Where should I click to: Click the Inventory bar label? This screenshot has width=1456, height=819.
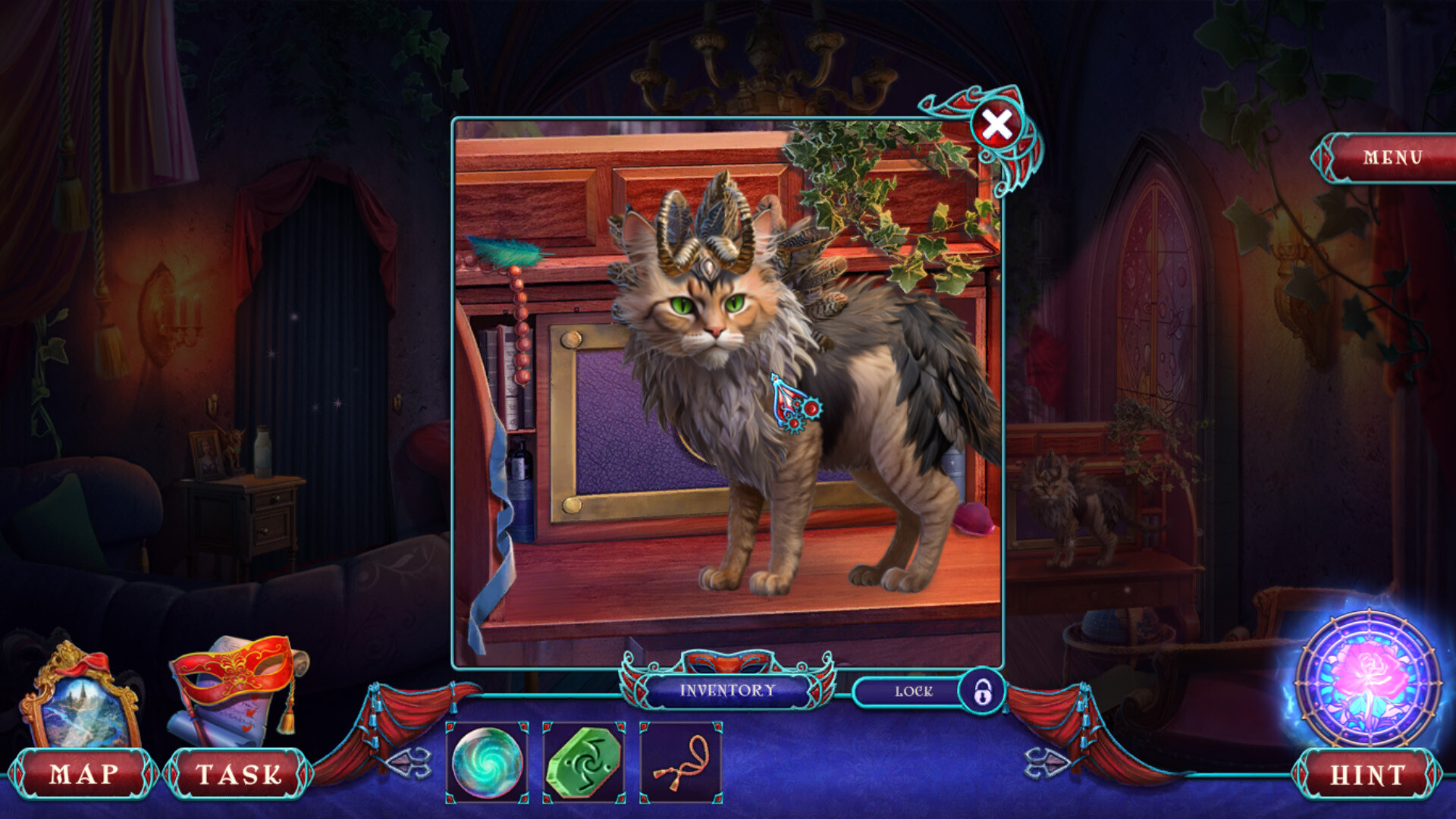[726, 691]
